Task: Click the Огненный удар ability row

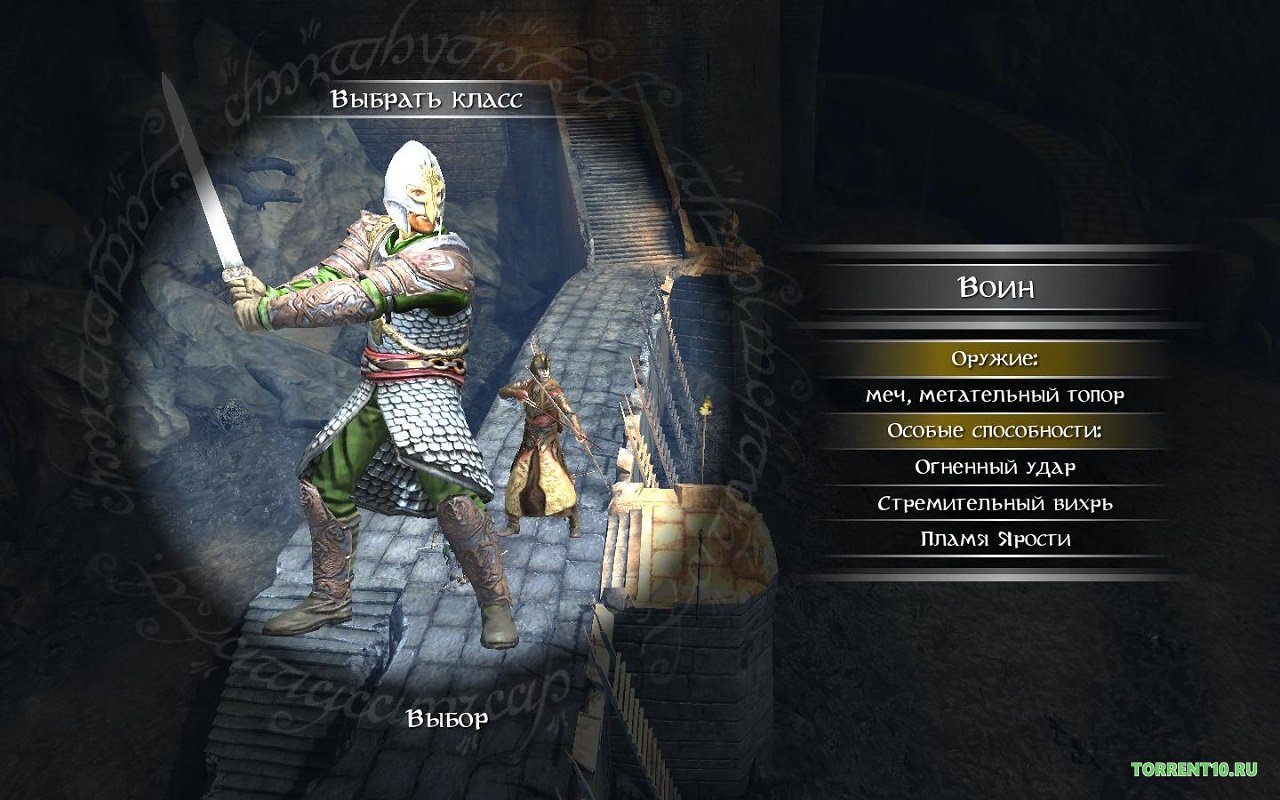Action: coord(995,467)
